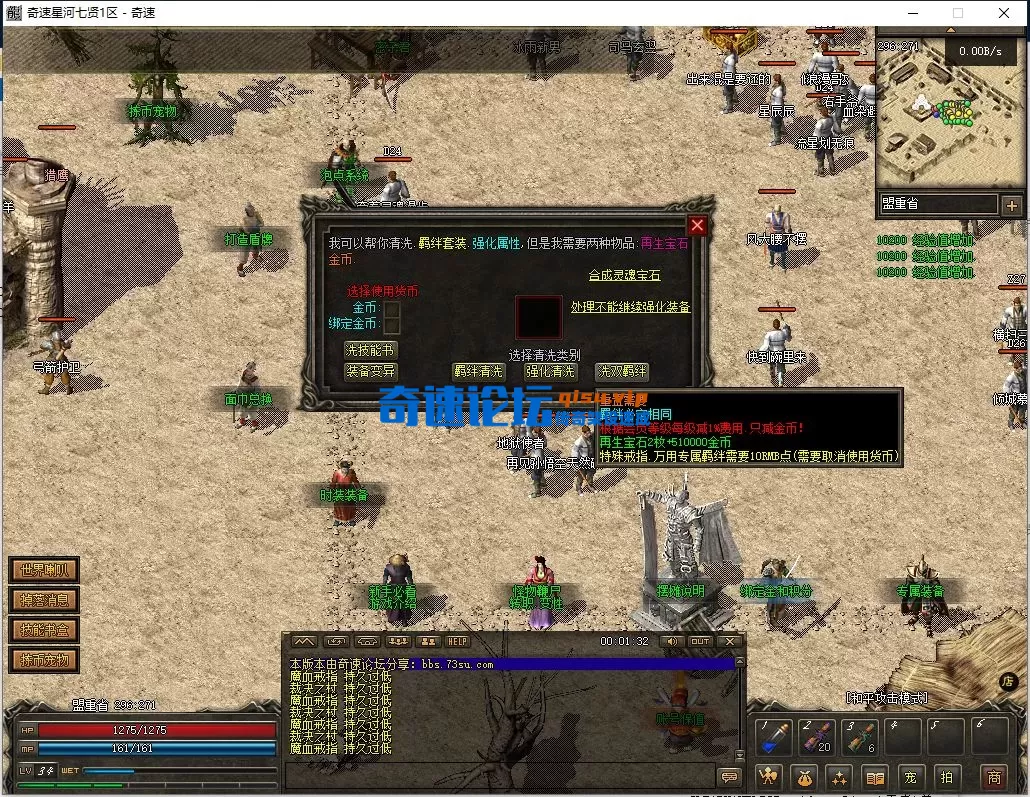Viewport: 1030px width, 797px height.
Task: Open the 世界喇叭 panel
Action: [x=44, y=570]
